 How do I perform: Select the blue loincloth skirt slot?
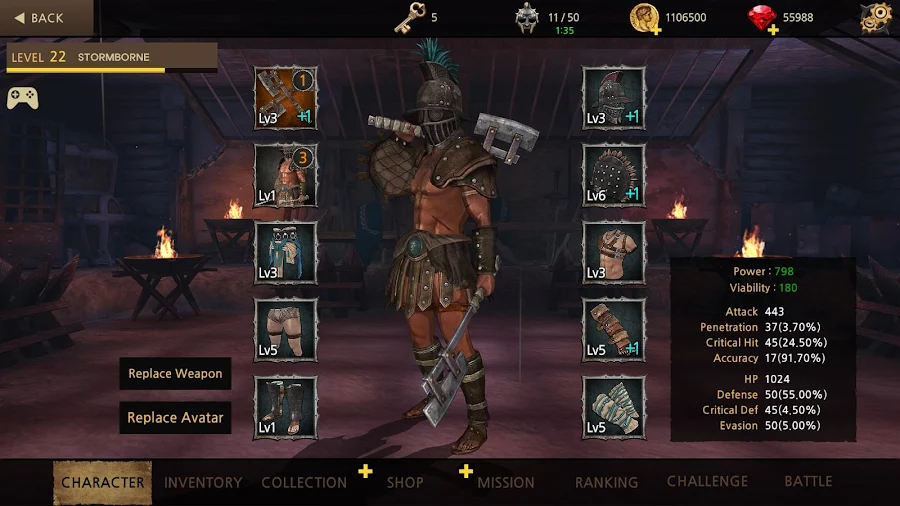click(x=285, y=253)
